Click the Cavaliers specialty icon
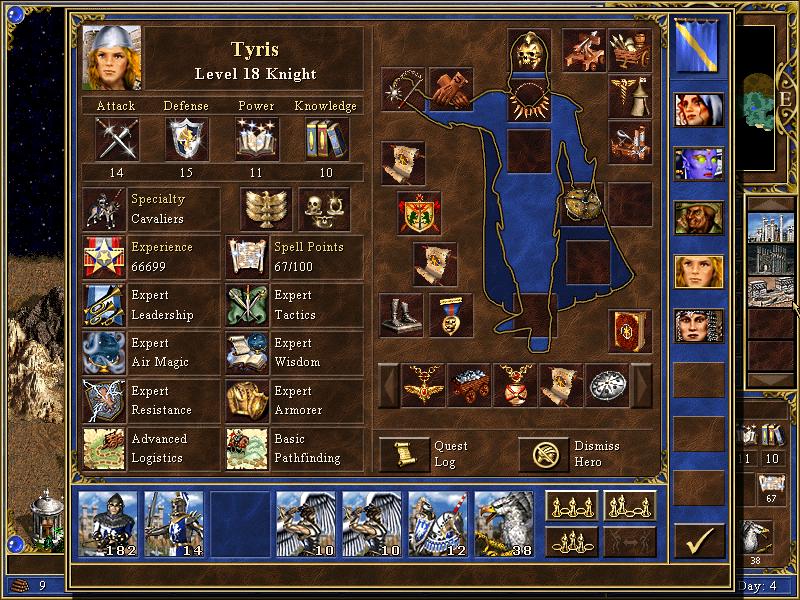 [104, 209]
